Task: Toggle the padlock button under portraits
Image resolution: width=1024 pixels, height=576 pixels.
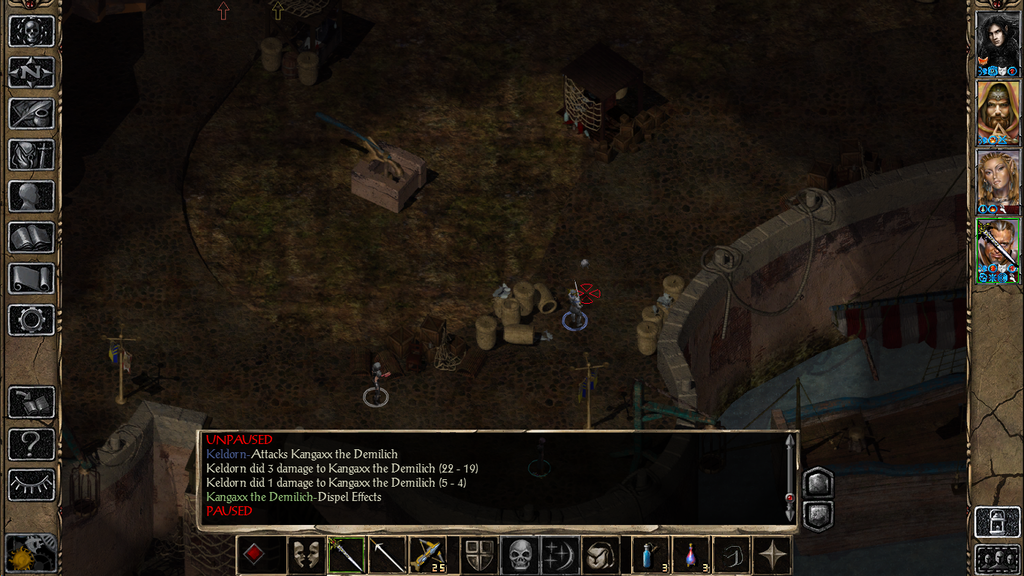Action: pyautogui.click(x=997, y=521)
